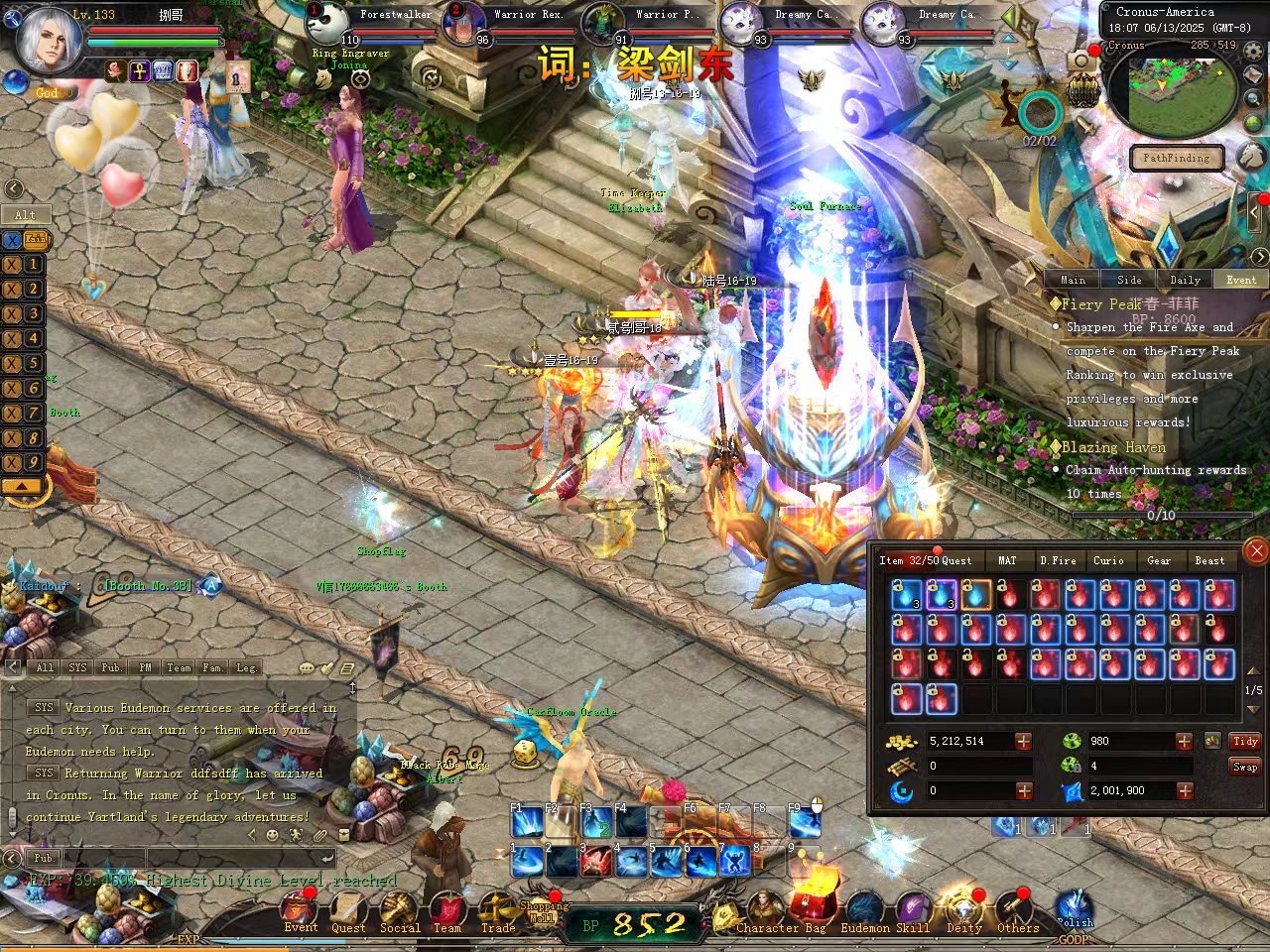This screenshot has width=1270, height=952.
Task: Open the minimap showing Cronus
Action: [x=1173, y=94]
